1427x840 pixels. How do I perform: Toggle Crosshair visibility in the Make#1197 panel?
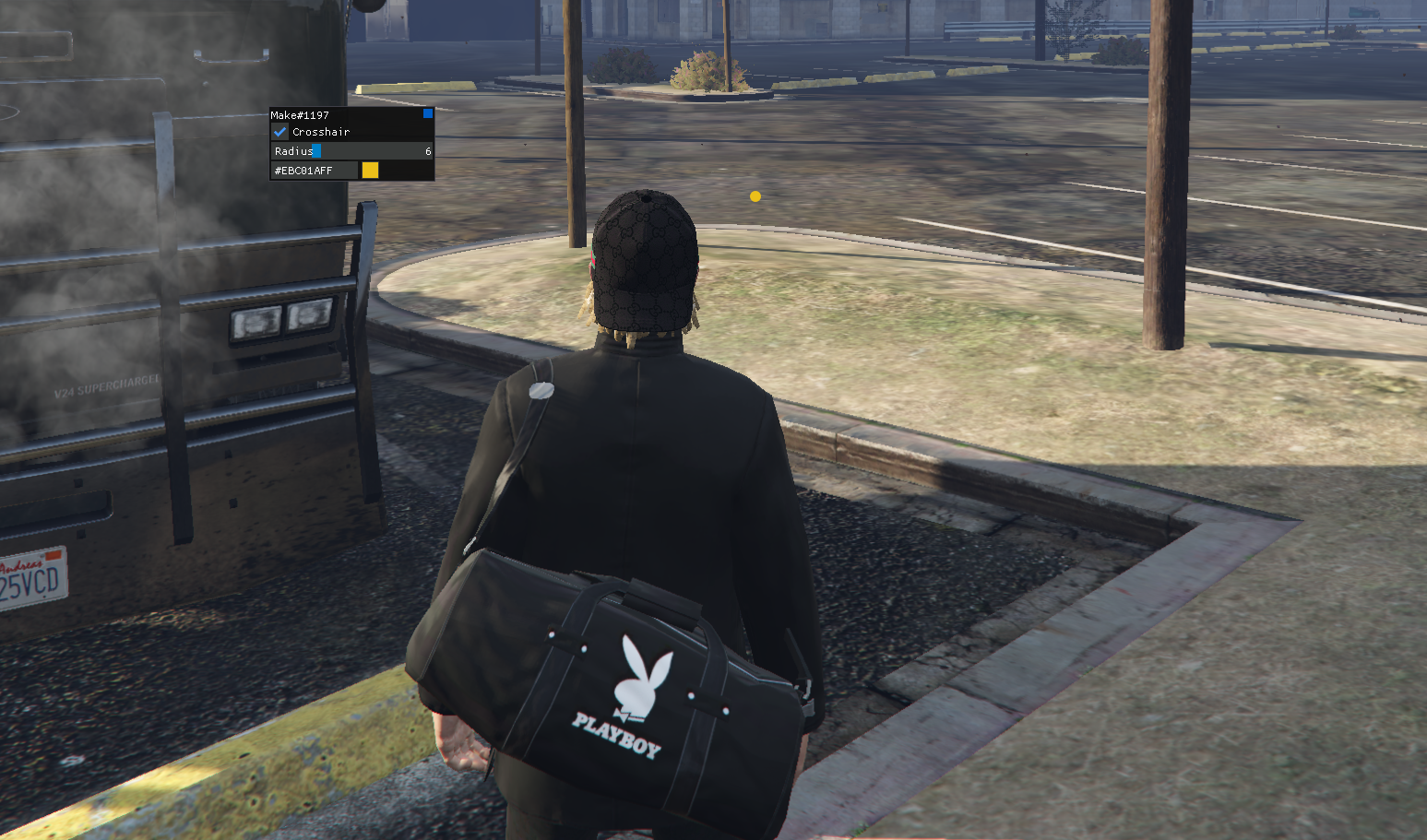click(280, 131)
